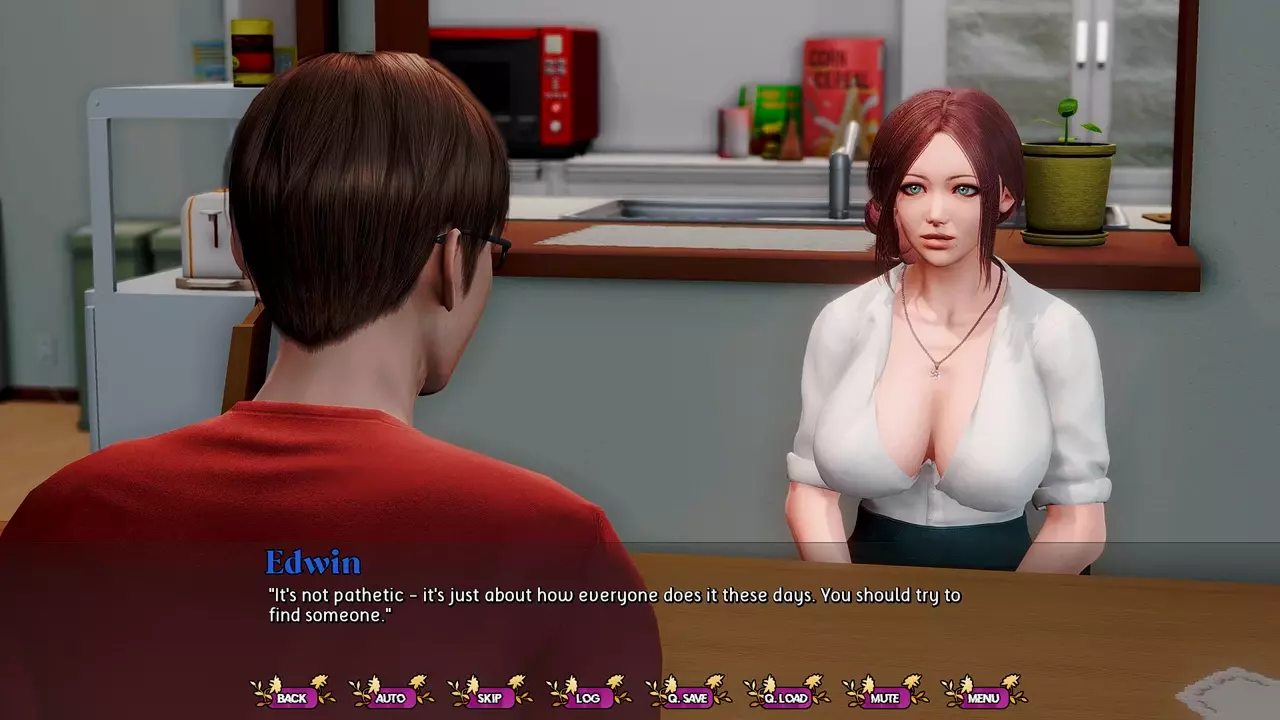The width and height of the screenshot is (1280, 720).
Task: Open the dialogue LOG
Action: (x=588, y=698)
